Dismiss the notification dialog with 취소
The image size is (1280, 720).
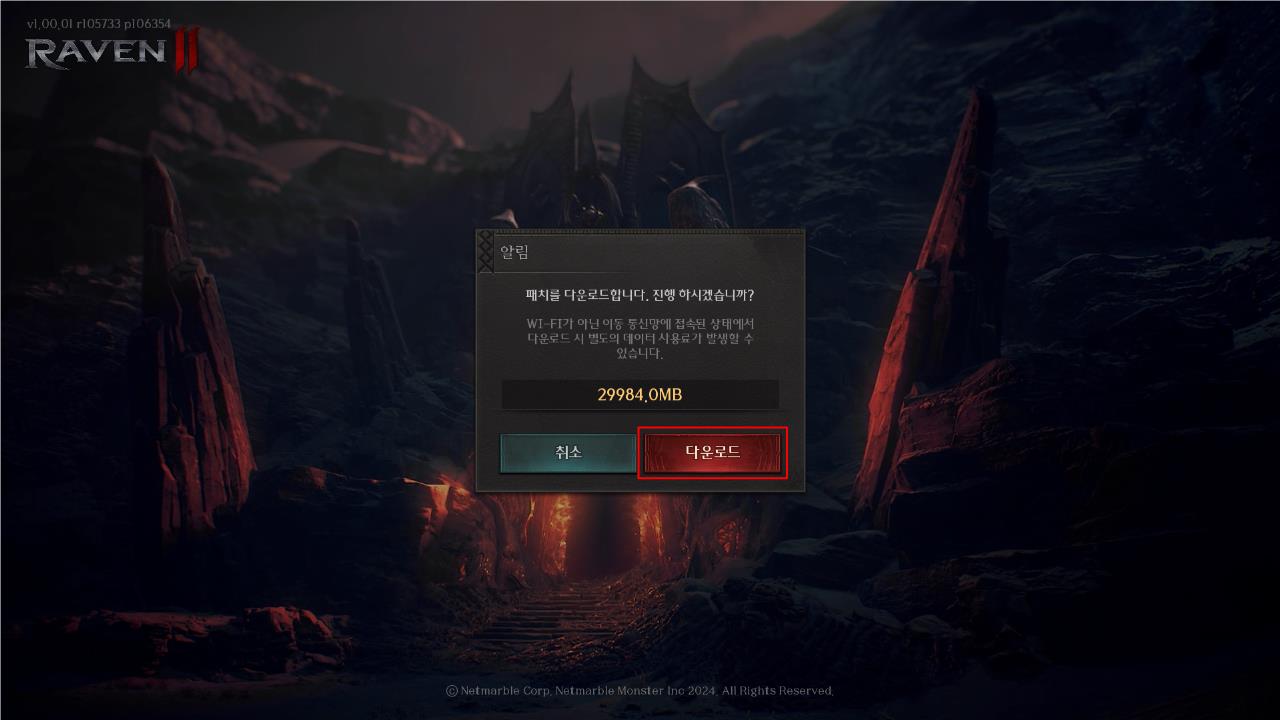coord(569,452)
